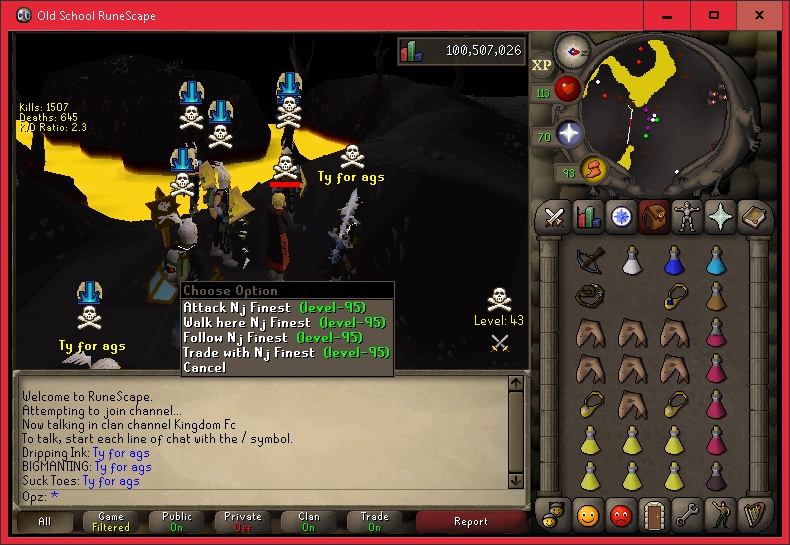Choose Attack Nj Finest from the menu

click(273, 308)
